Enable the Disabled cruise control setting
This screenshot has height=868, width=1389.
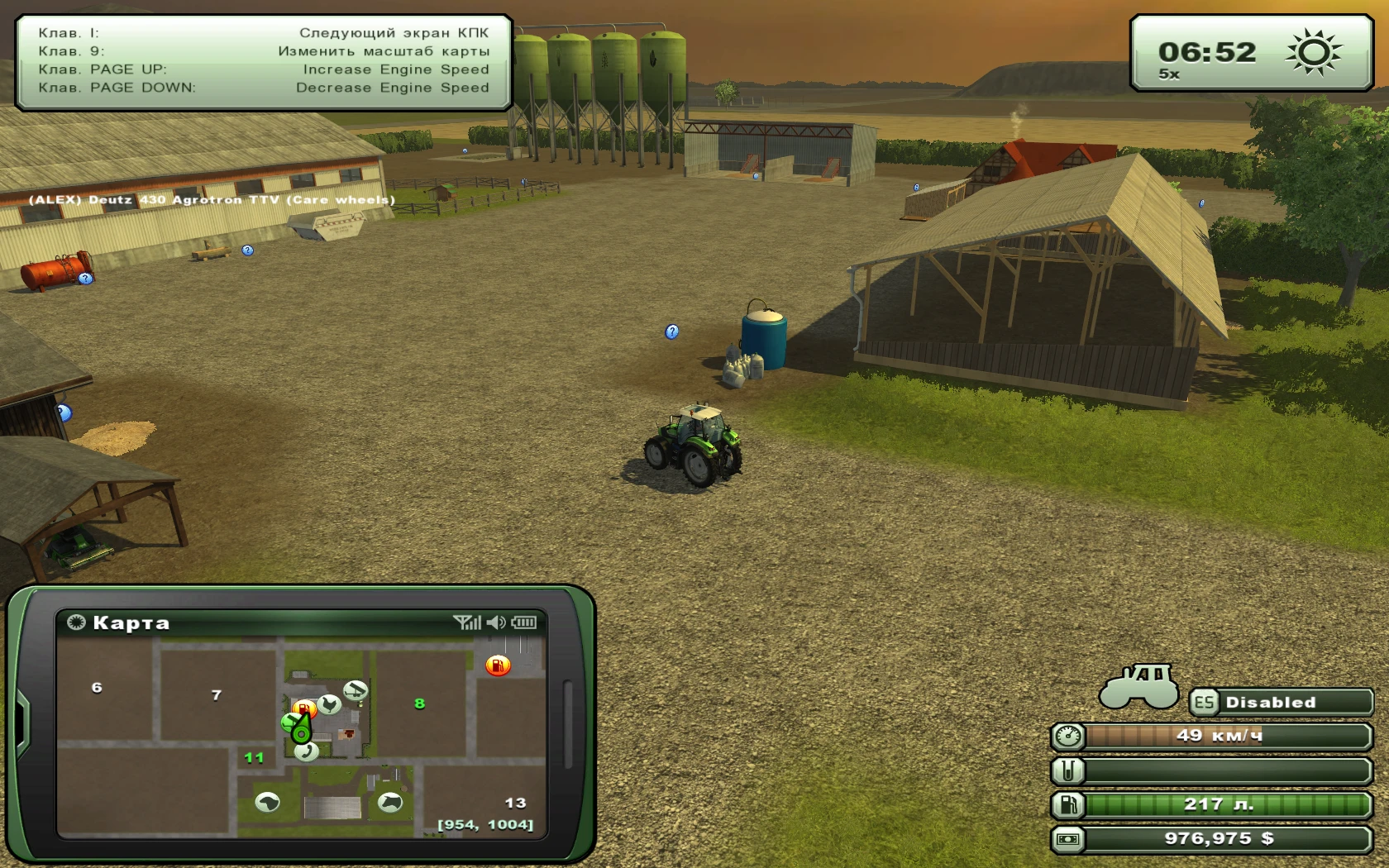(x=1270, y=702)
